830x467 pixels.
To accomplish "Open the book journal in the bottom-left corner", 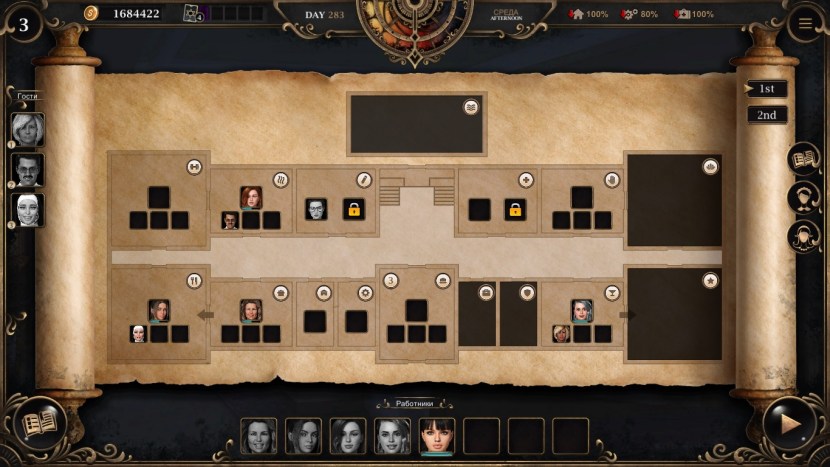I will [40, 423].
